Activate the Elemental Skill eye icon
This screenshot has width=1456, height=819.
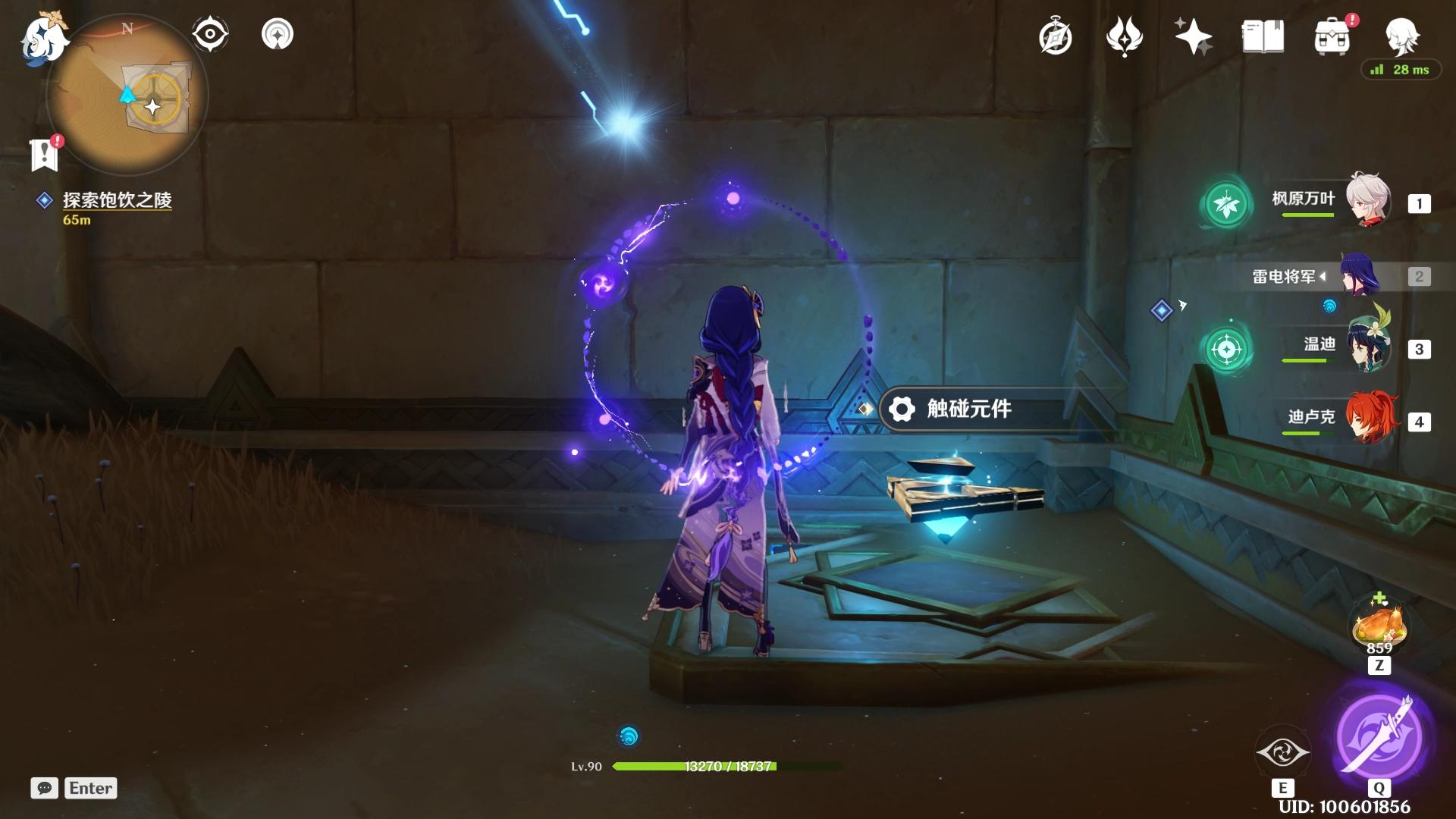(1282, 752)
